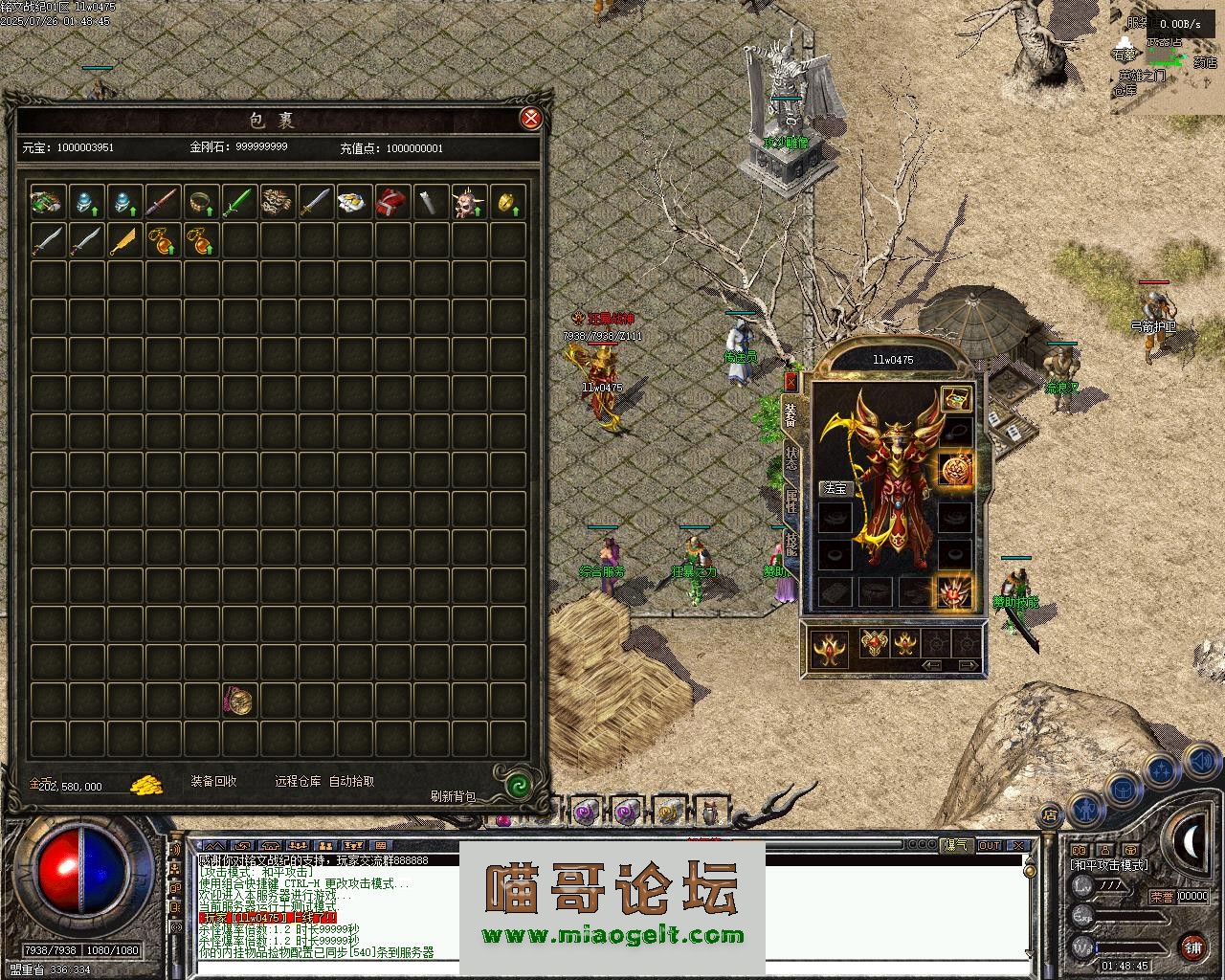
Task: Close the character equipment panel
Action: coord(791,381)
